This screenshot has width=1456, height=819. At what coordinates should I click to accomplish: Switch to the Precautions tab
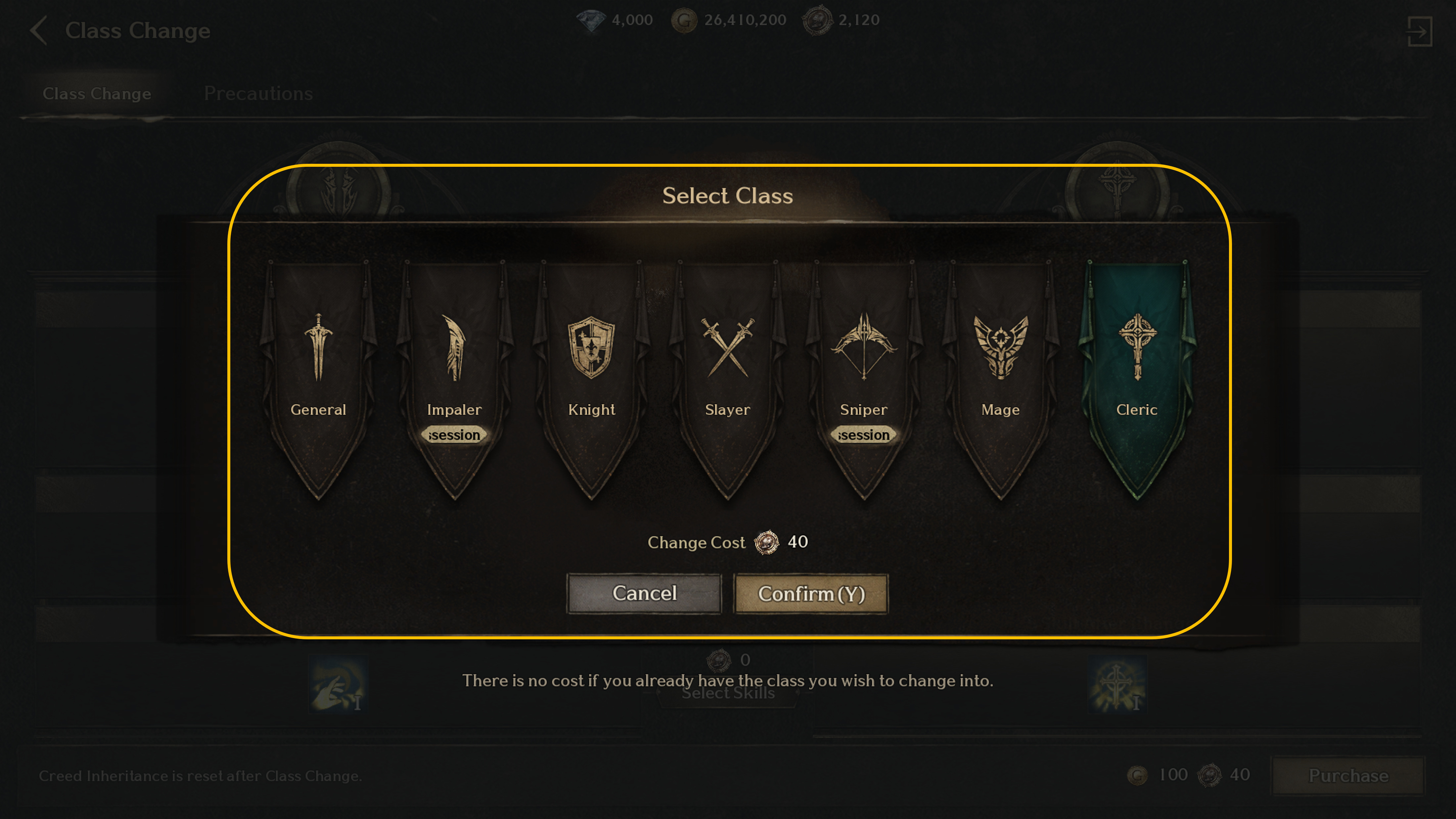point(258,93)
